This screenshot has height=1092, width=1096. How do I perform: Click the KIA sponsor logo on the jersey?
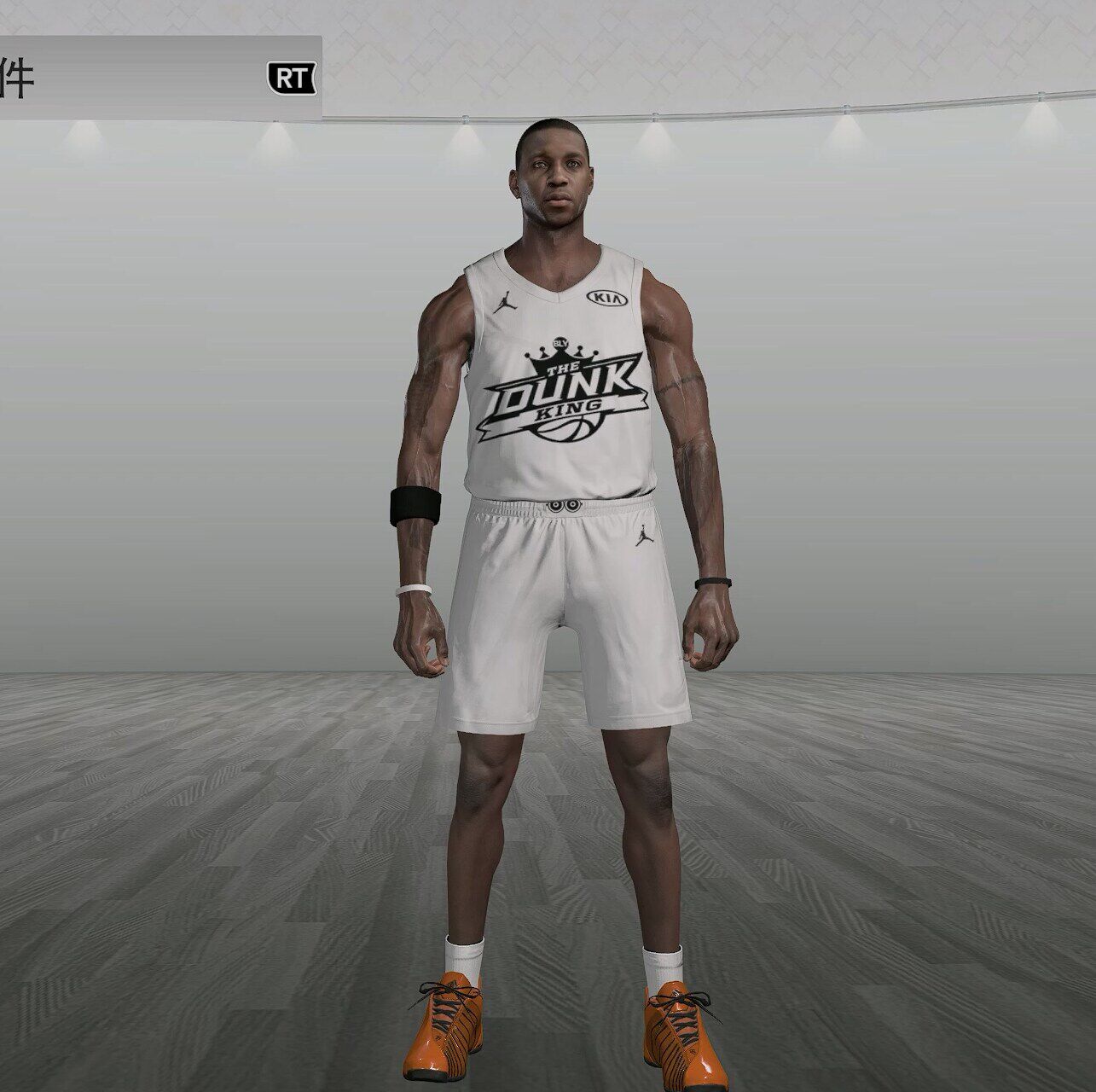click(608, 299)
